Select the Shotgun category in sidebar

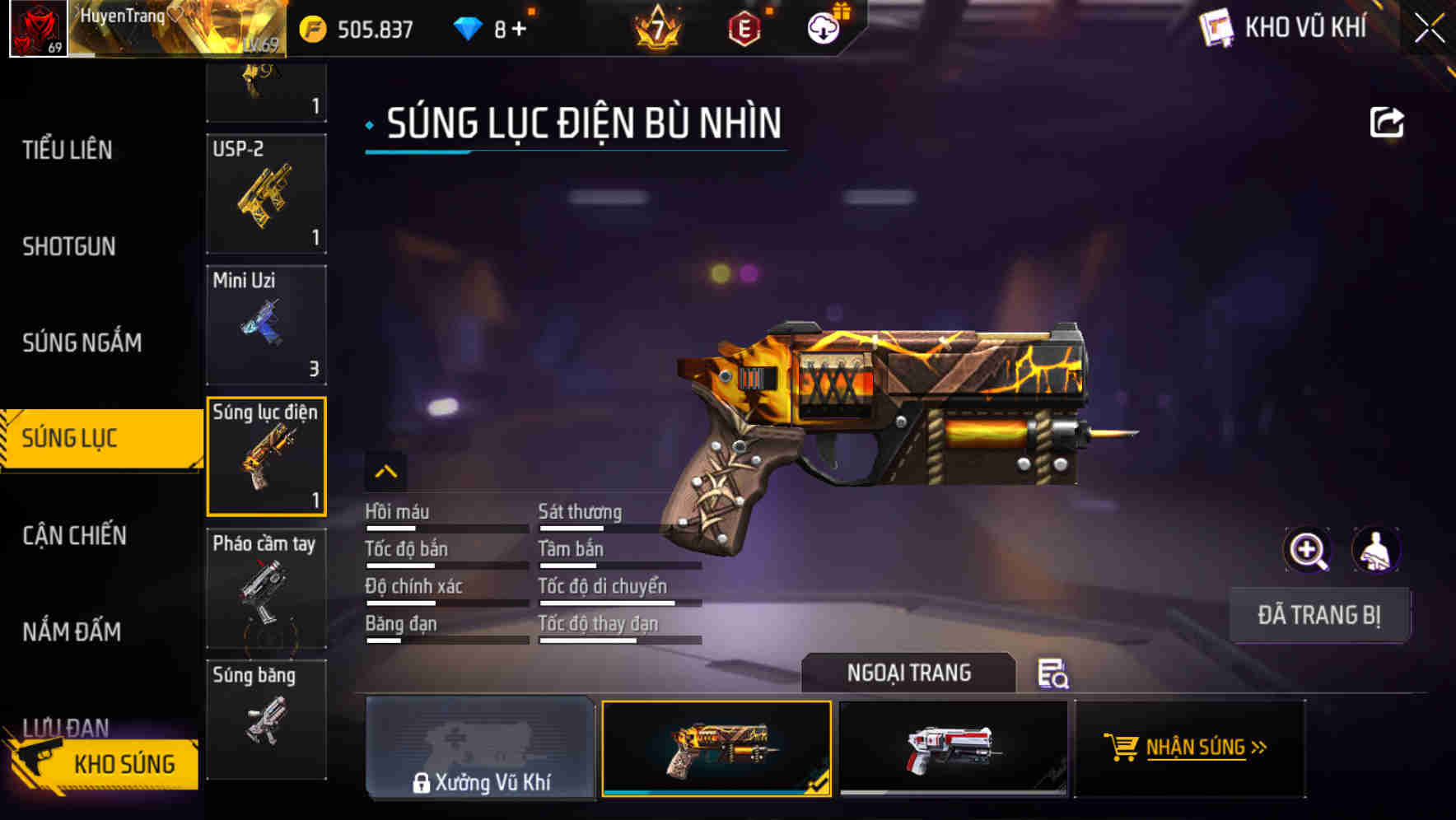[x=70, y=246]
